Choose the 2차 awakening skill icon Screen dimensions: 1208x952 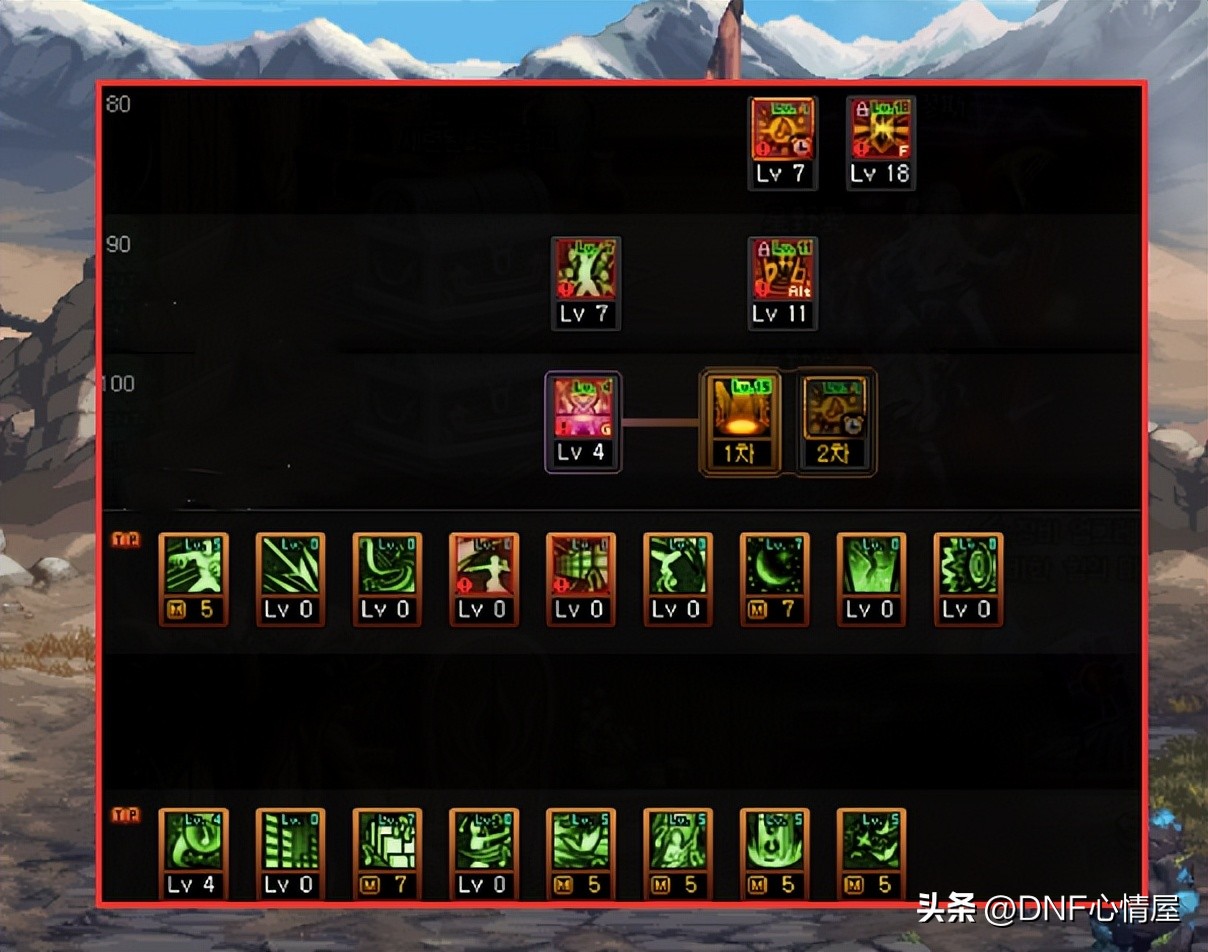coord(836,410)
